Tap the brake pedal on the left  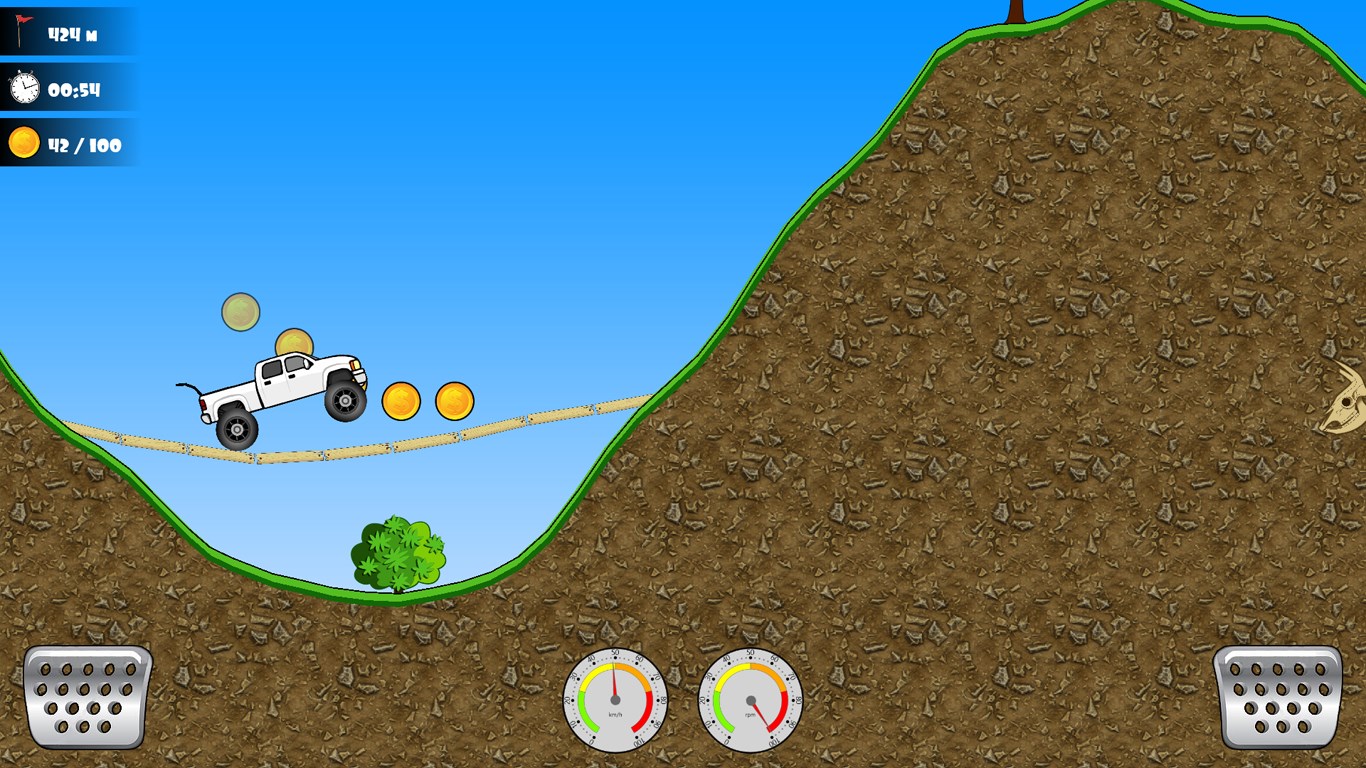(x=87, y=696)
